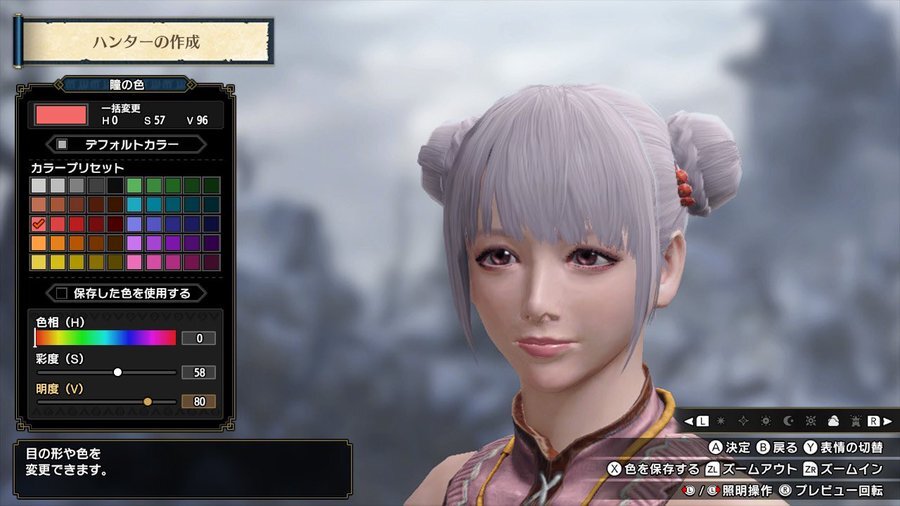Adjust the 彩度 (S) saturation slider
The height and width of the screenshot is (506, 900).
(x=117, y=372)
